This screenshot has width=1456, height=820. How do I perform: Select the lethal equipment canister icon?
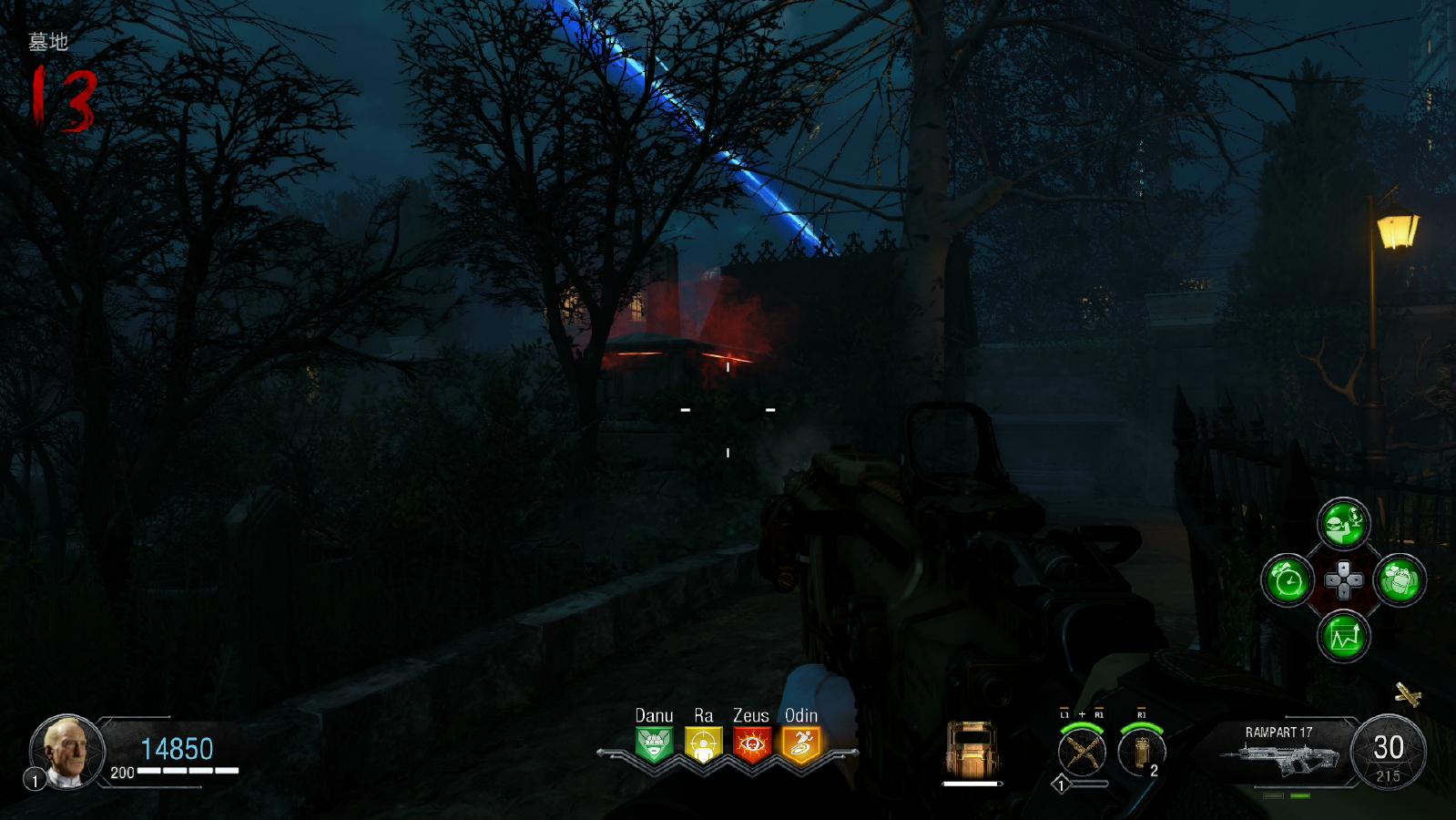[1140, 753]
